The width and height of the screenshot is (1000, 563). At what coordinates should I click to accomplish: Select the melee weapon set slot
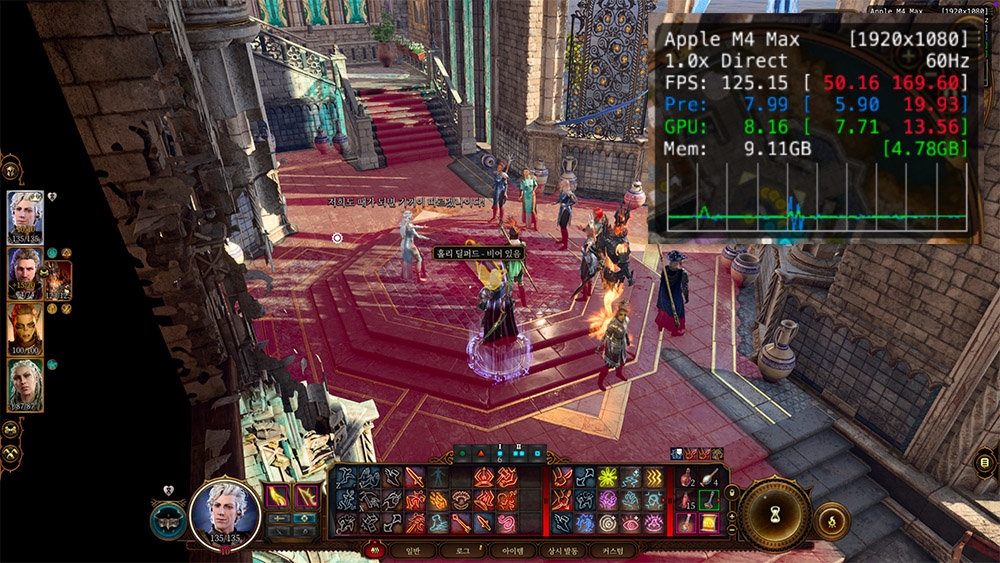[x=278, y=496]
